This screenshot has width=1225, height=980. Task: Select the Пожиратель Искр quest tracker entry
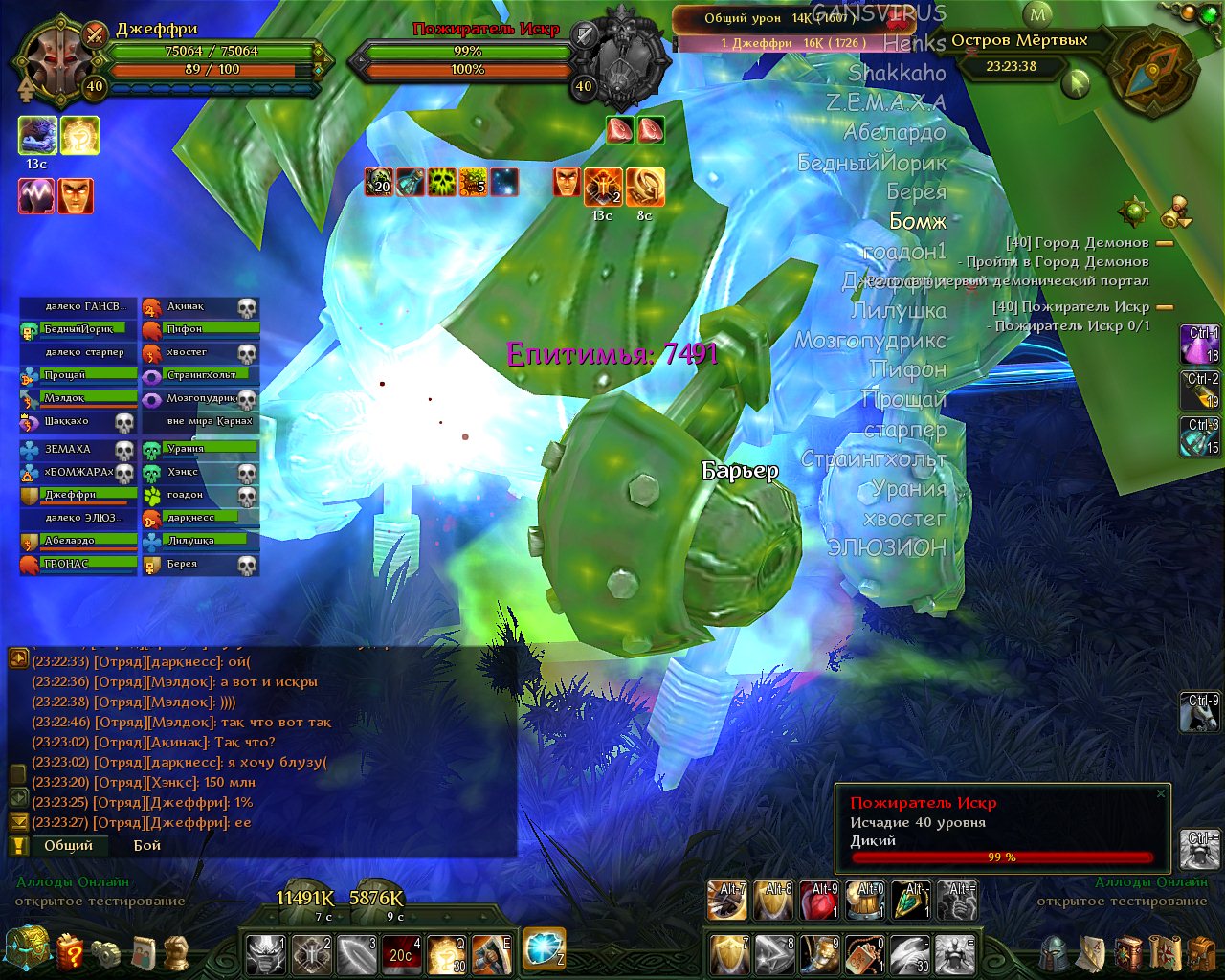(x=1070, y=306)
